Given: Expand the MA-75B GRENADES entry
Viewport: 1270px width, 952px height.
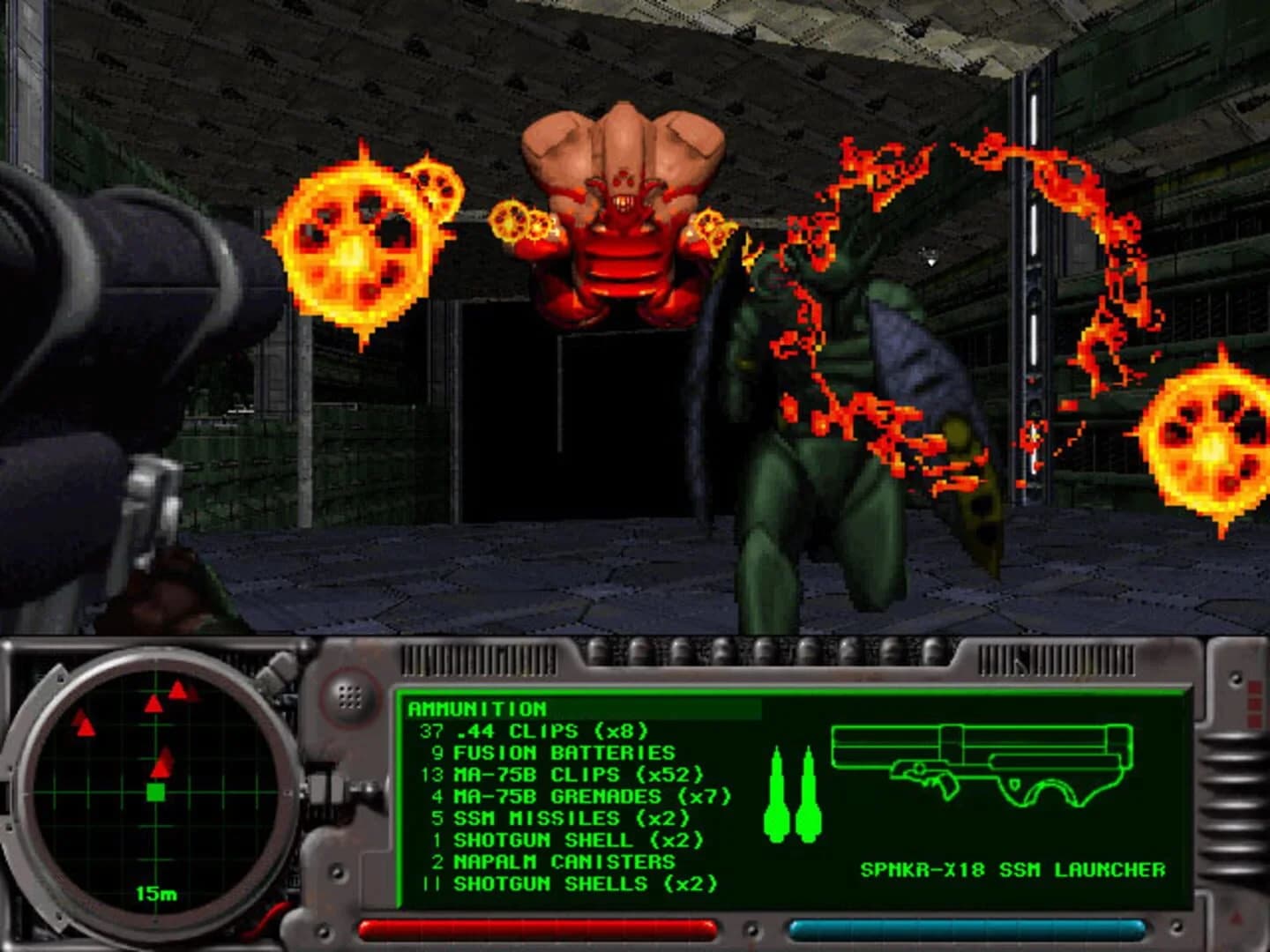Looking at the screenshot, I should [564, 797].
